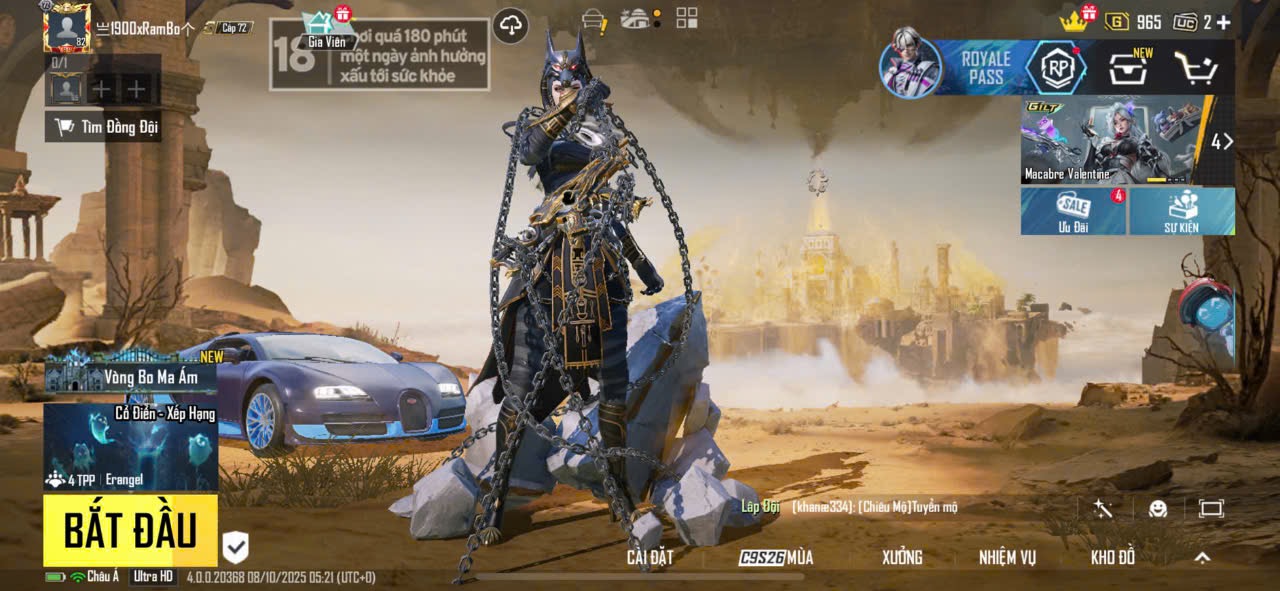The height and width of the screenshot is (591, 1280).
Task: Add UC currency with the plus button
Action: pos(1223,22)
